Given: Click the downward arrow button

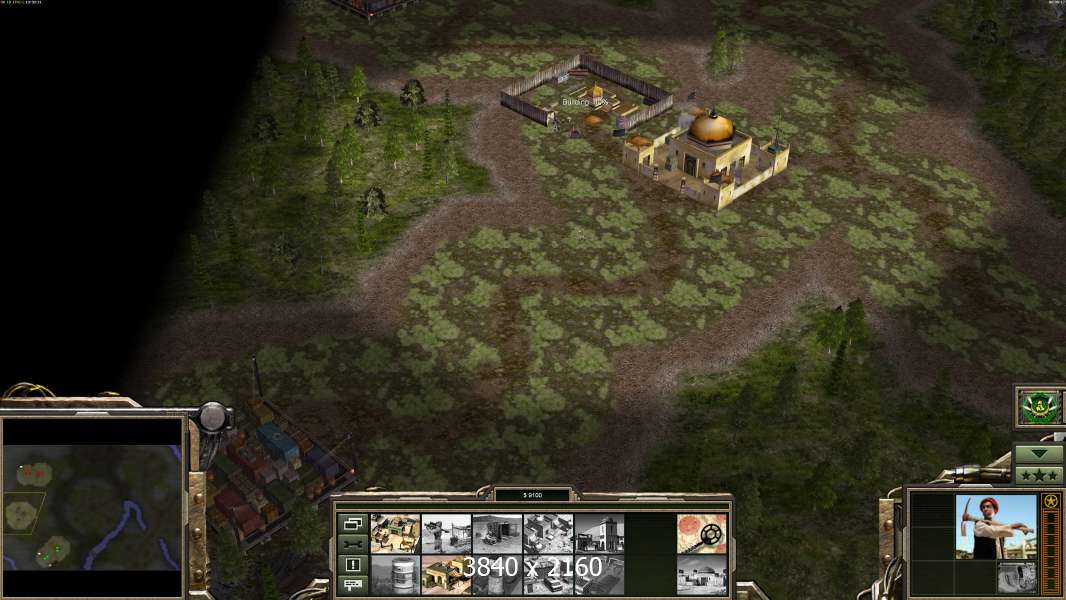Looking at the screenshot, I should coord(1038,454).
